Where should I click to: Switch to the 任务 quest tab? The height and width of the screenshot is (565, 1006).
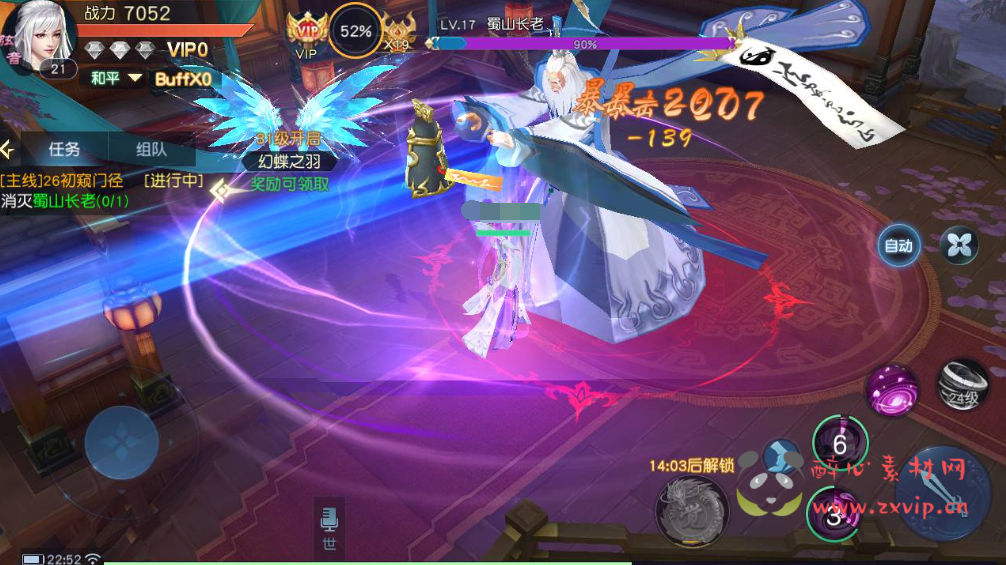64,150
